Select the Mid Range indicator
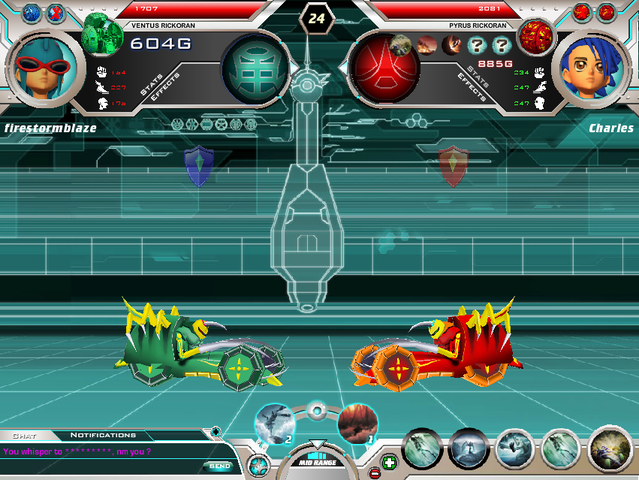Viewport: 639px width, 480px height. [316, 464]
